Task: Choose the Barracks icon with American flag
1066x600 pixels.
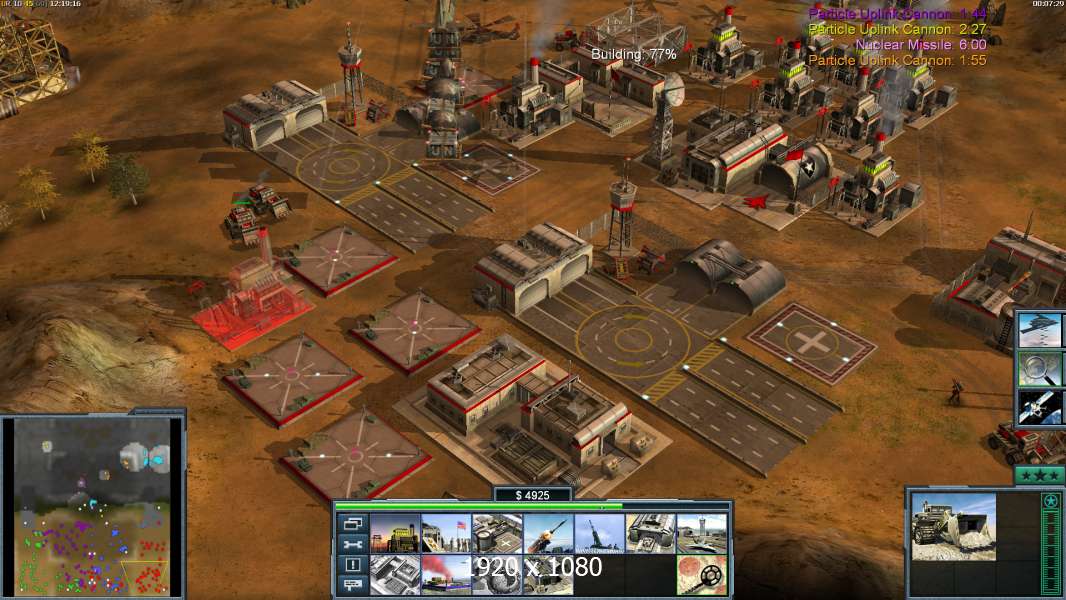Action: [x=446, y=534]
